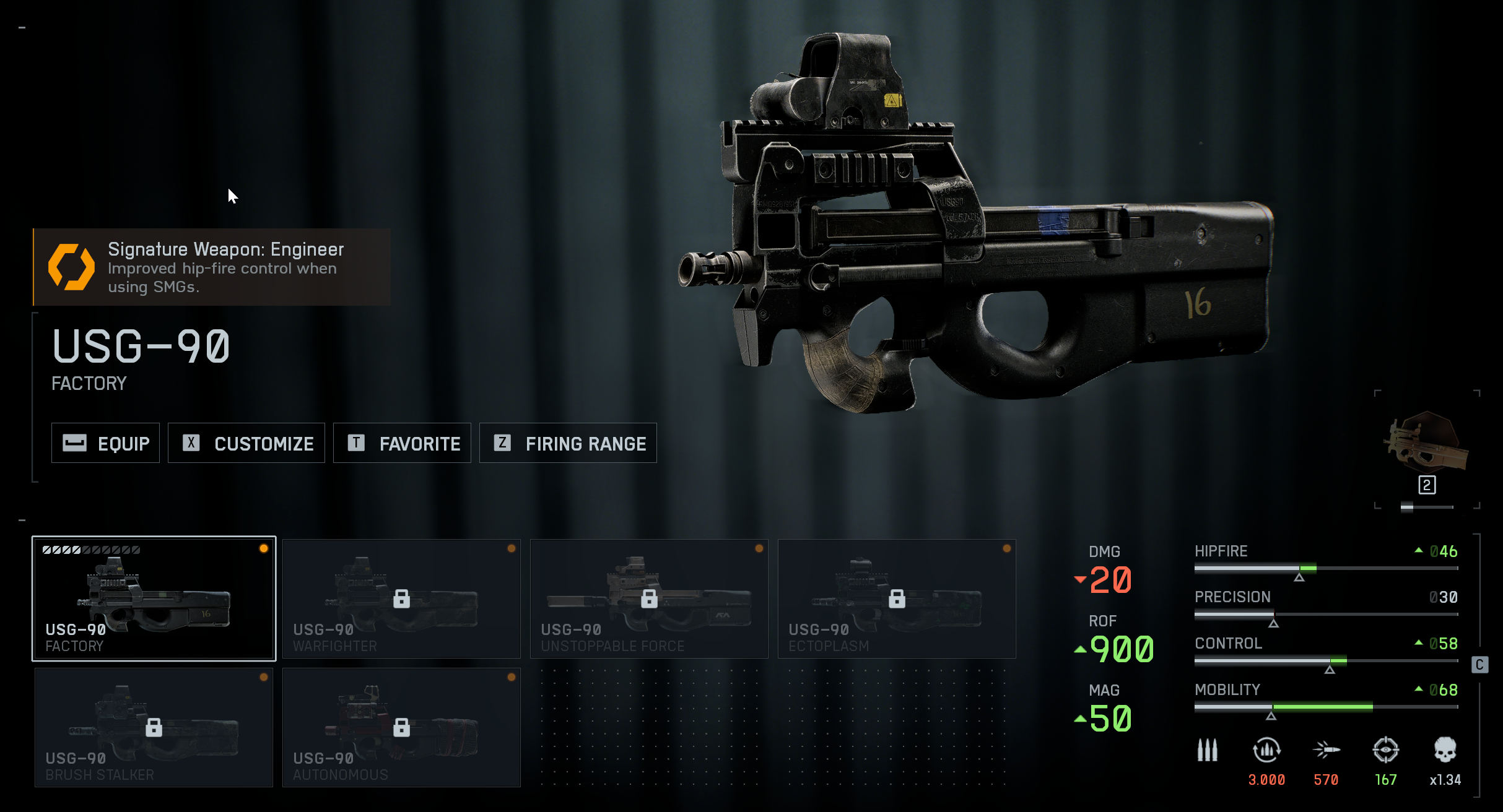Open the Customize weapon menu
The height and width of the screenshot is (812, 1503).
246,443
